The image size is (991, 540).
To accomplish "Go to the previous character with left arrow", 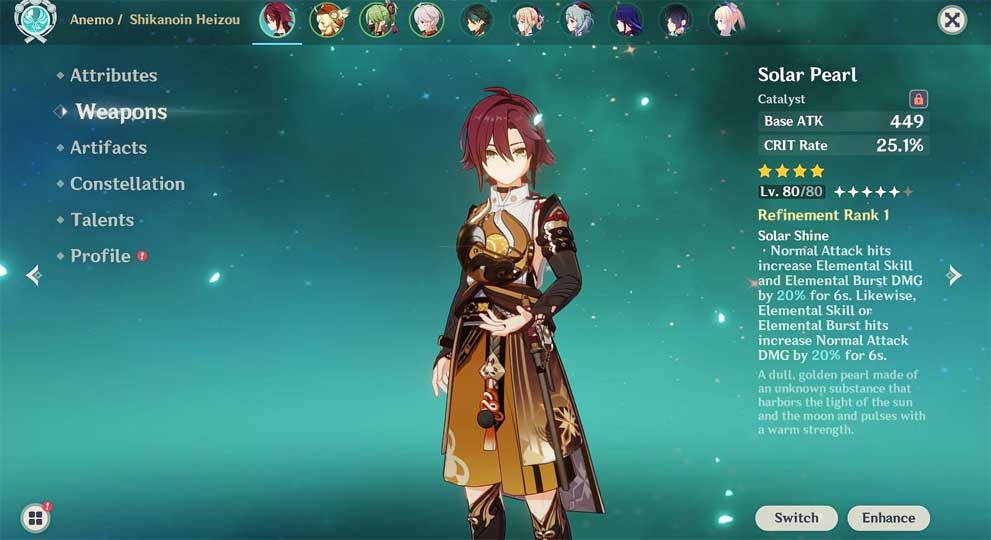I will click(34, 275).
